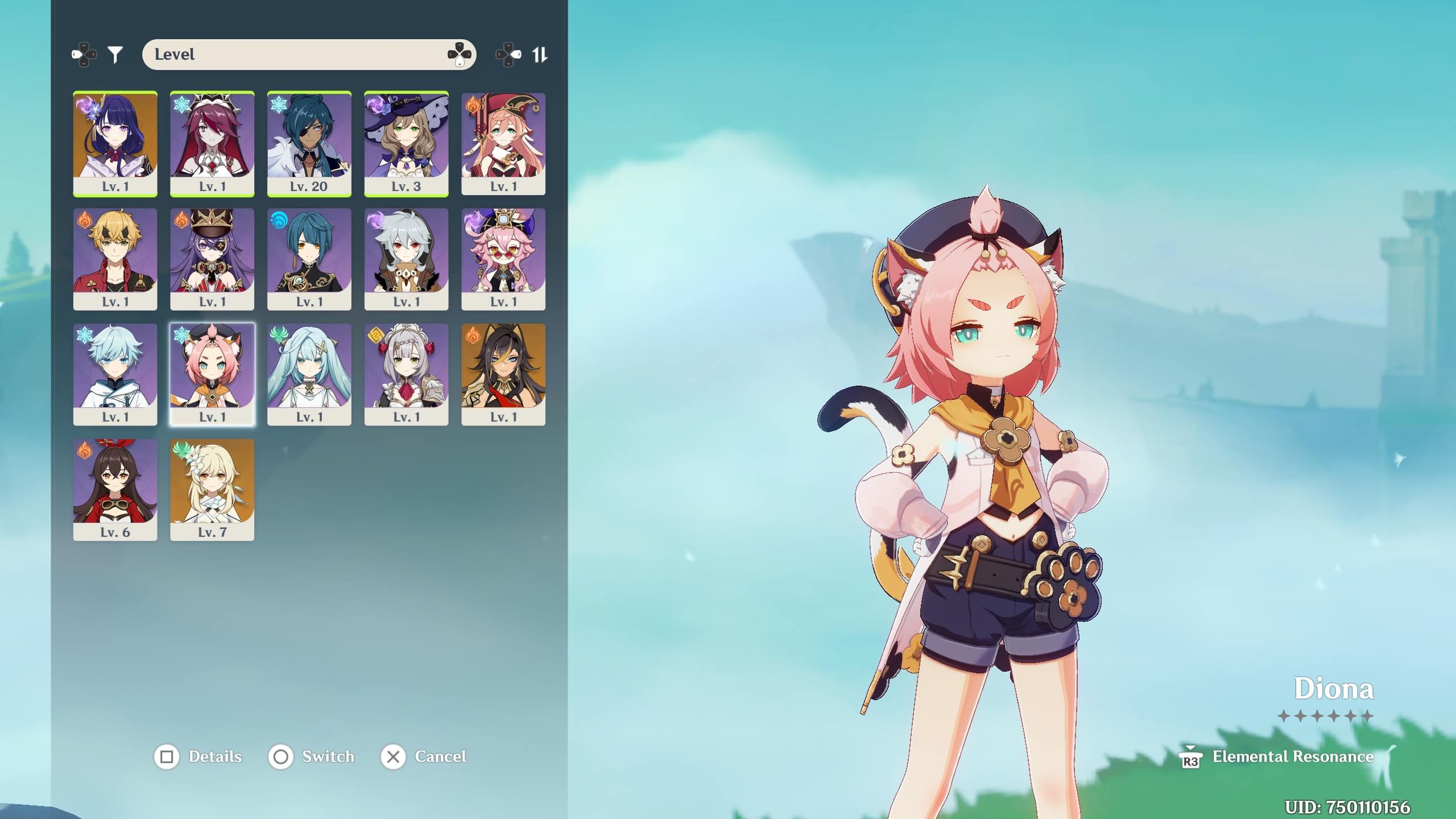Pick Kaeya at level 20

point(309,143)
